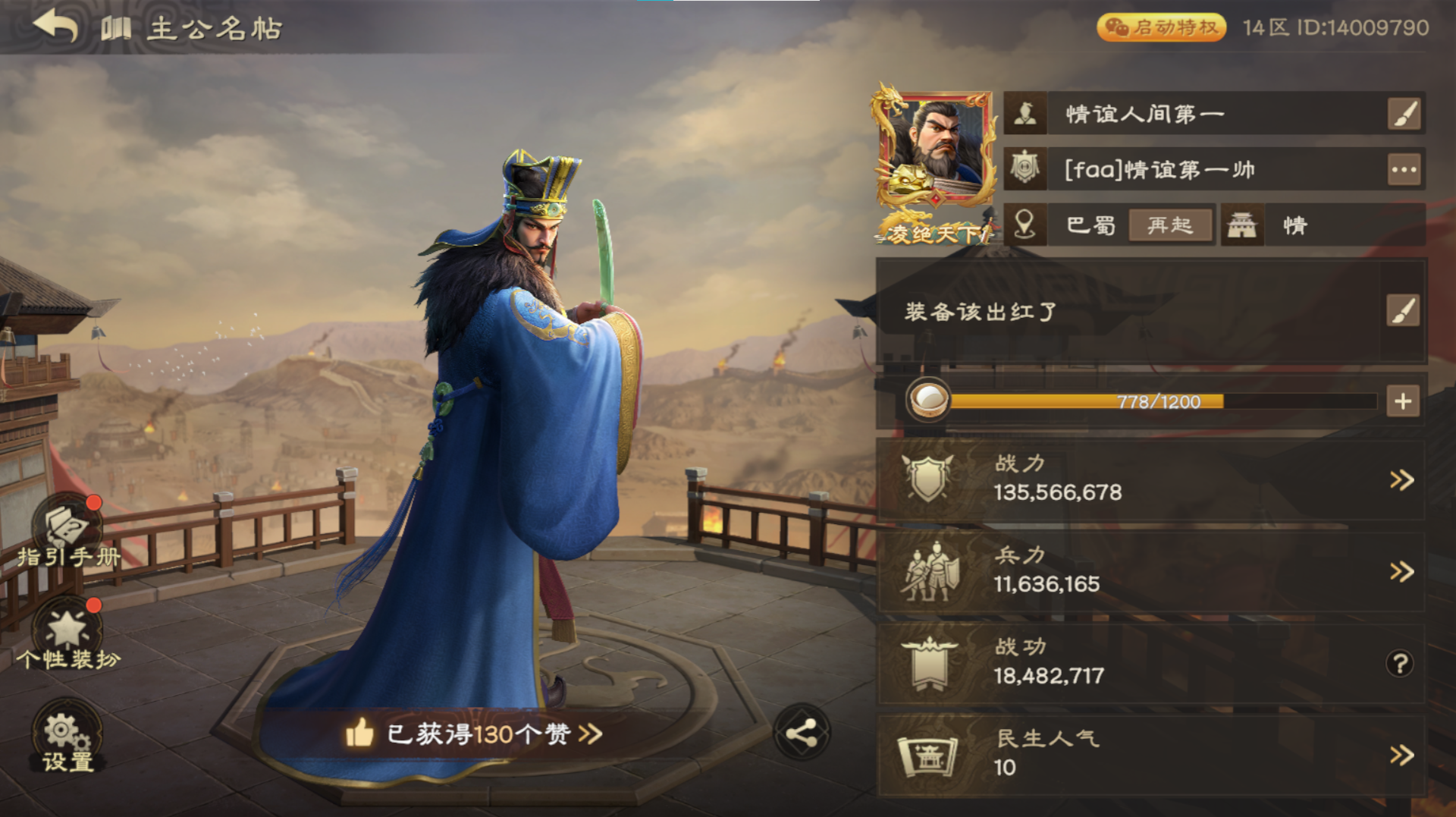Tap the 再起 relocate button
Image resolution: width=1456 pixels, height=817 pixels.
pyautogui.click(x=1169, y=225)
